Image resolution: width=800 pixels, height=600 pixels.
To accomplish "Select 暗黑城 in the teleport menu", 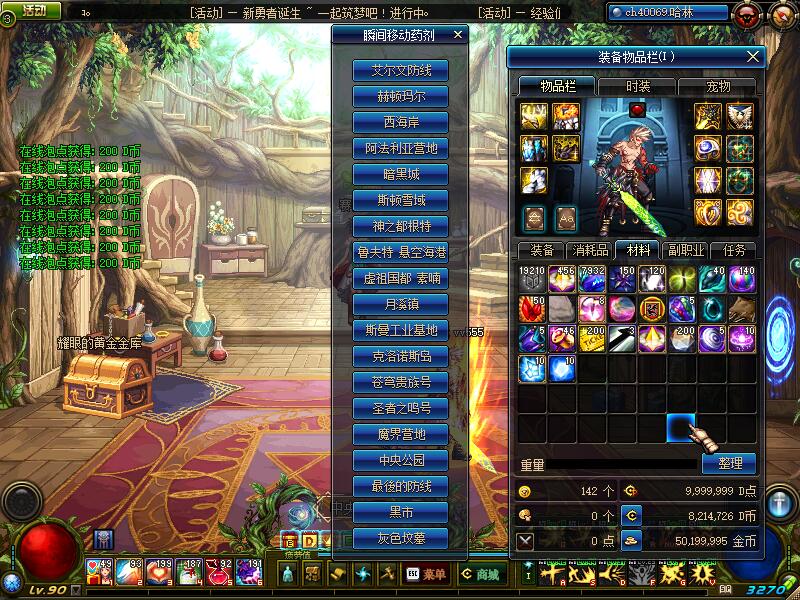I will [400, 174].
